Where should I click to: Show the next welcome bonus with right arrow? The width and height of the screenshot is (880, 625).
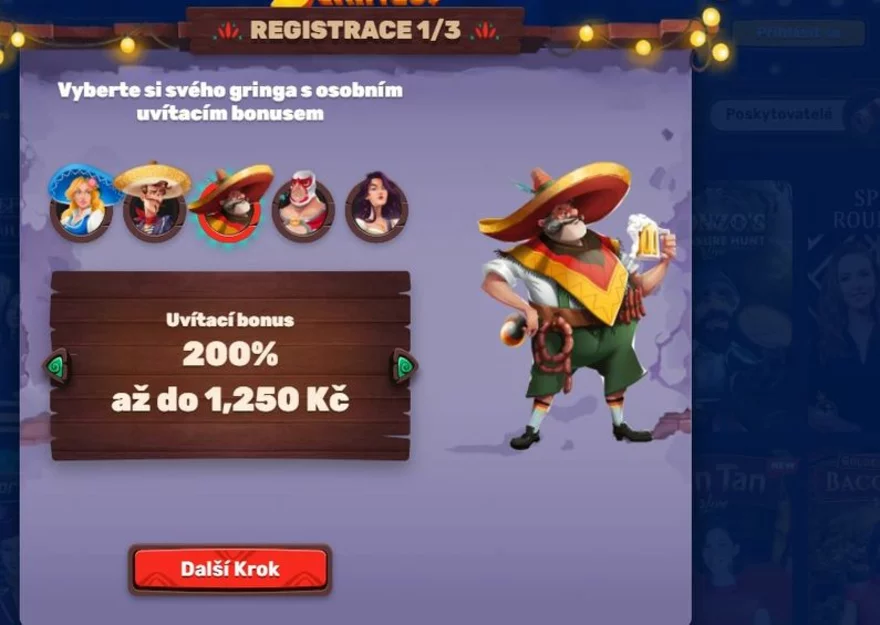(x=403, y=366)
